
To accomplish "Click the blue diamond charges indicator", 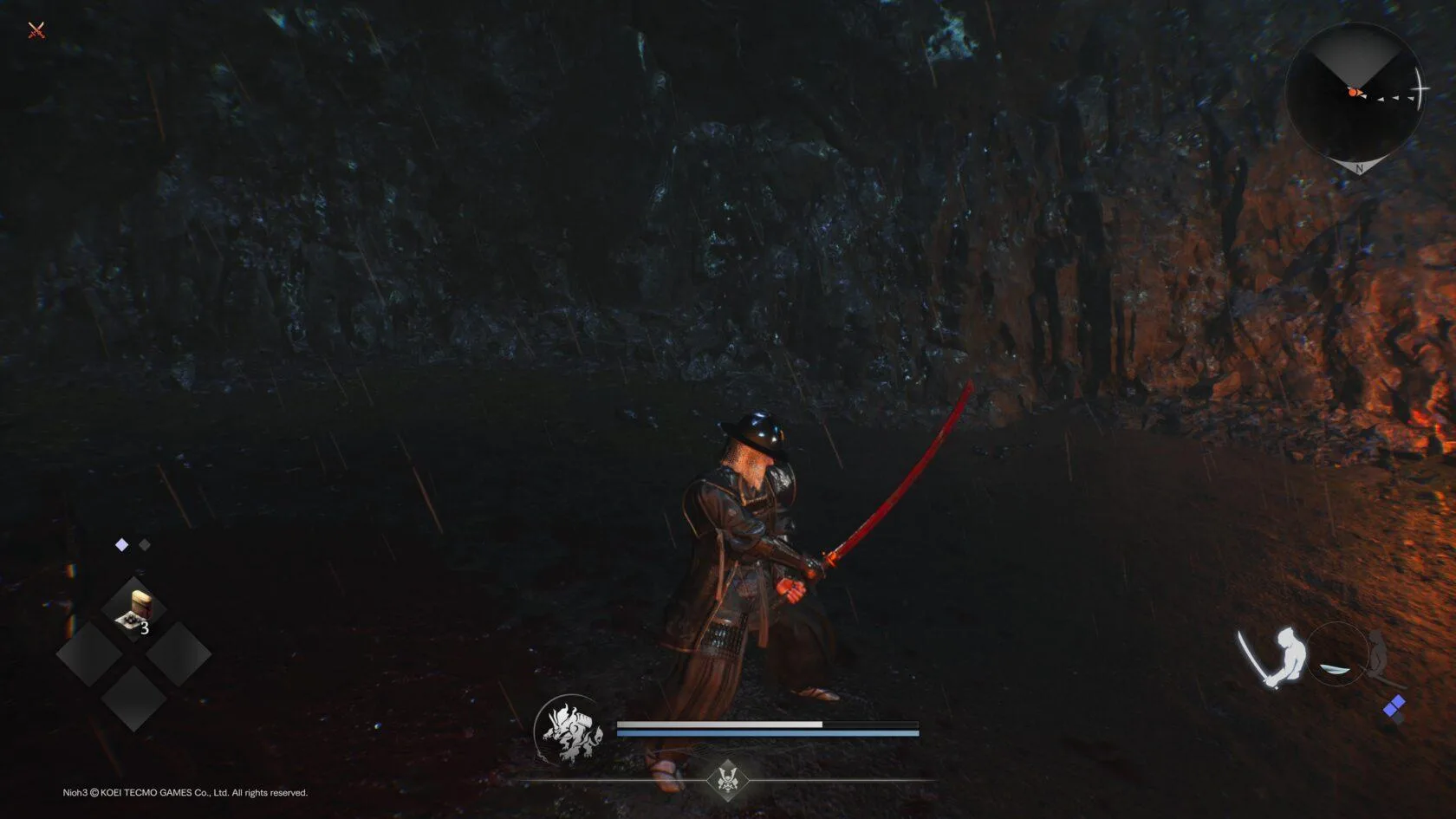I will pos(1394,708).
